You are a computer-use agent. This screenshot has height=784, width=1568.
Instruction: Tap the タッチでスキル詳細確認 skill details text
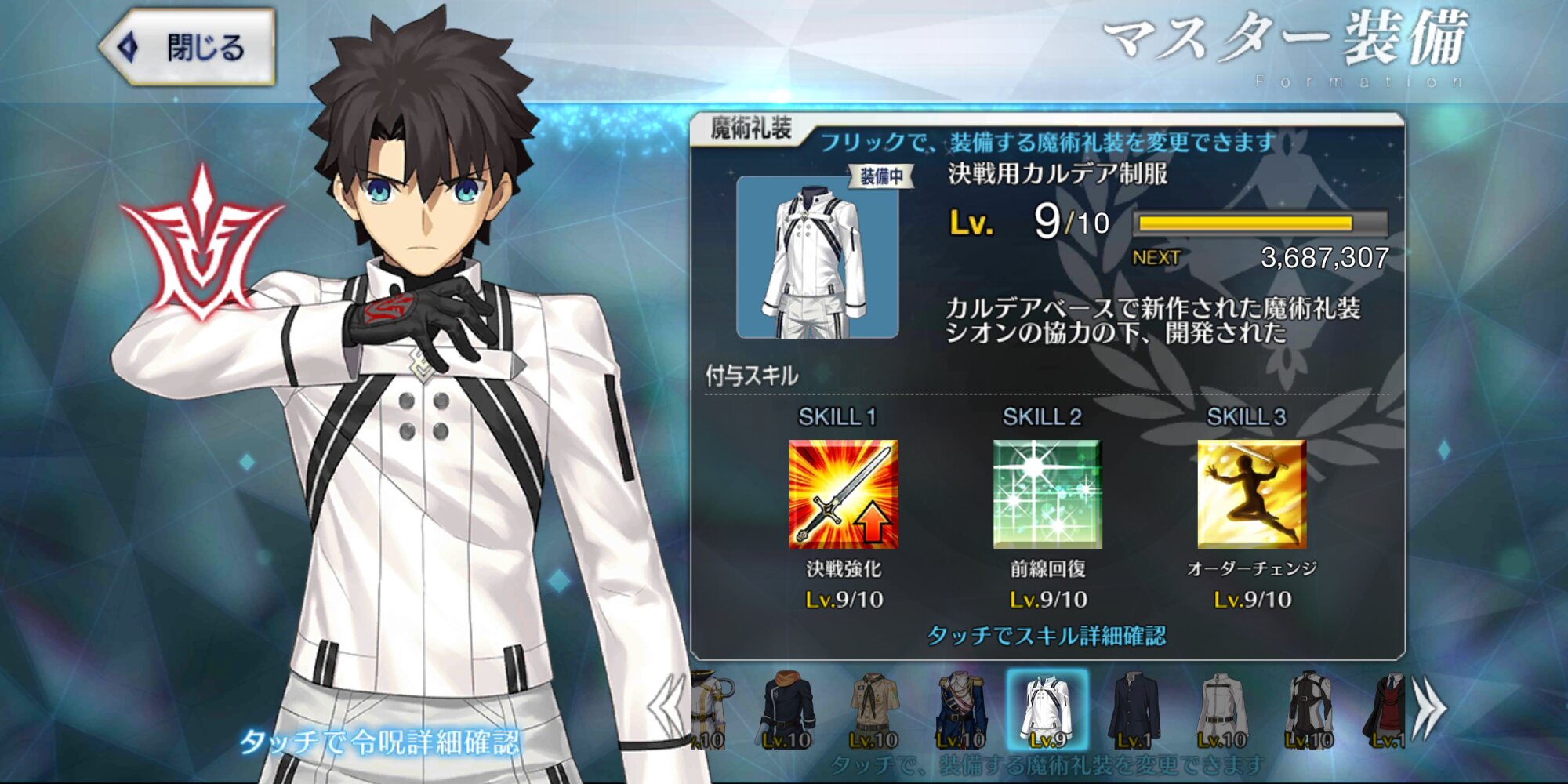click(x=1047, y=635)
